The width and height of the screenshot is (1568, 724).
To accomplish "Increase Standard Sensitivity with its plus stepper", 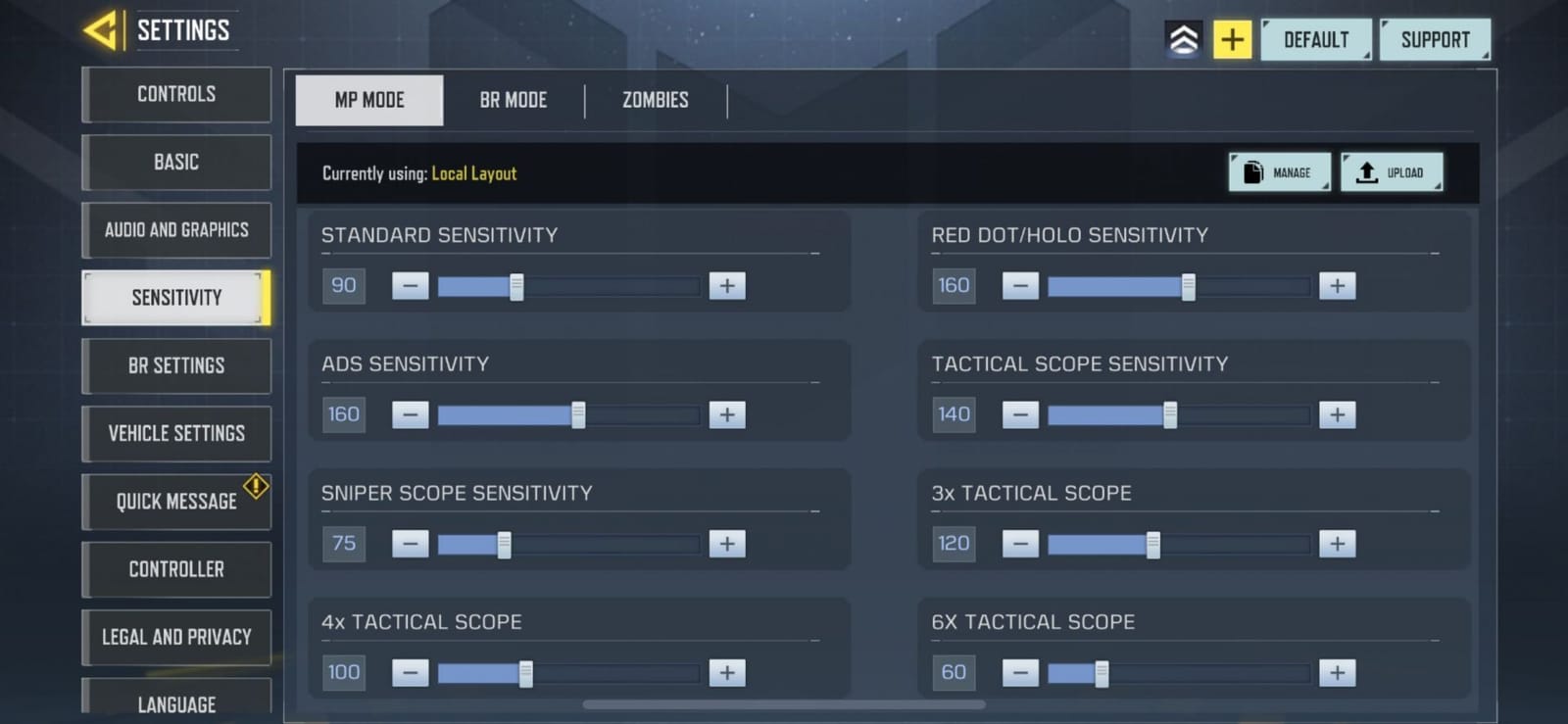I will click(x=726, y=285).
